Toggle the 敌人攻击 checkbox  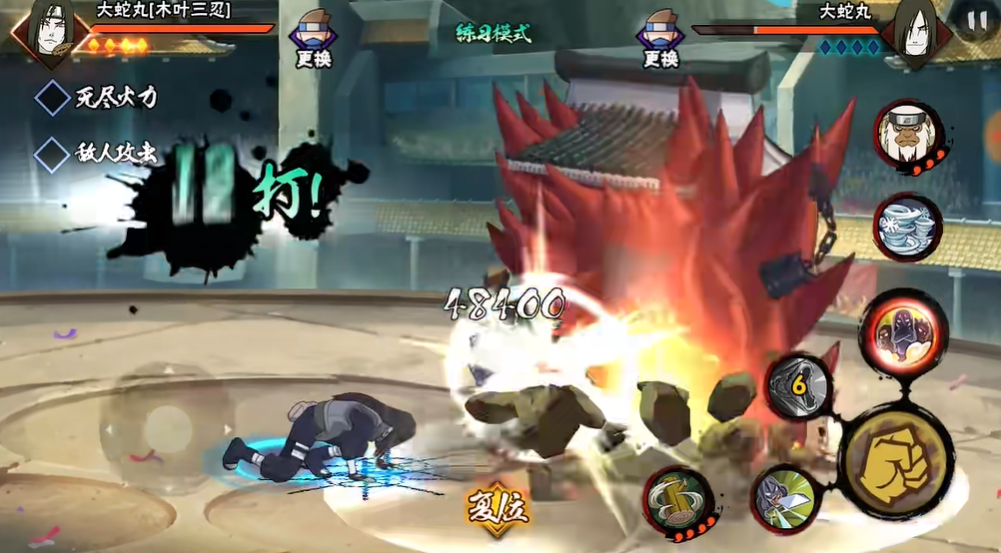[52, 154]
